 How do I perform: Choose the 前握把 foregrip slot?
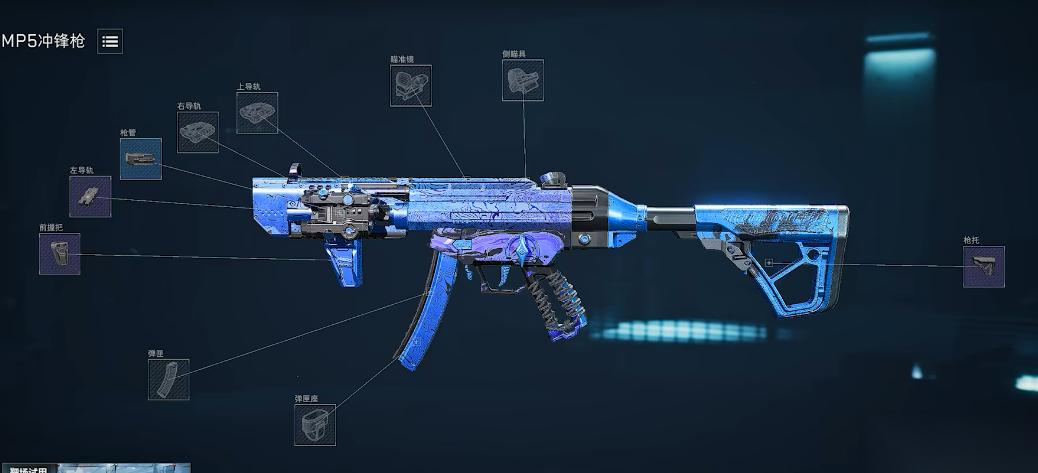point(60,254)
